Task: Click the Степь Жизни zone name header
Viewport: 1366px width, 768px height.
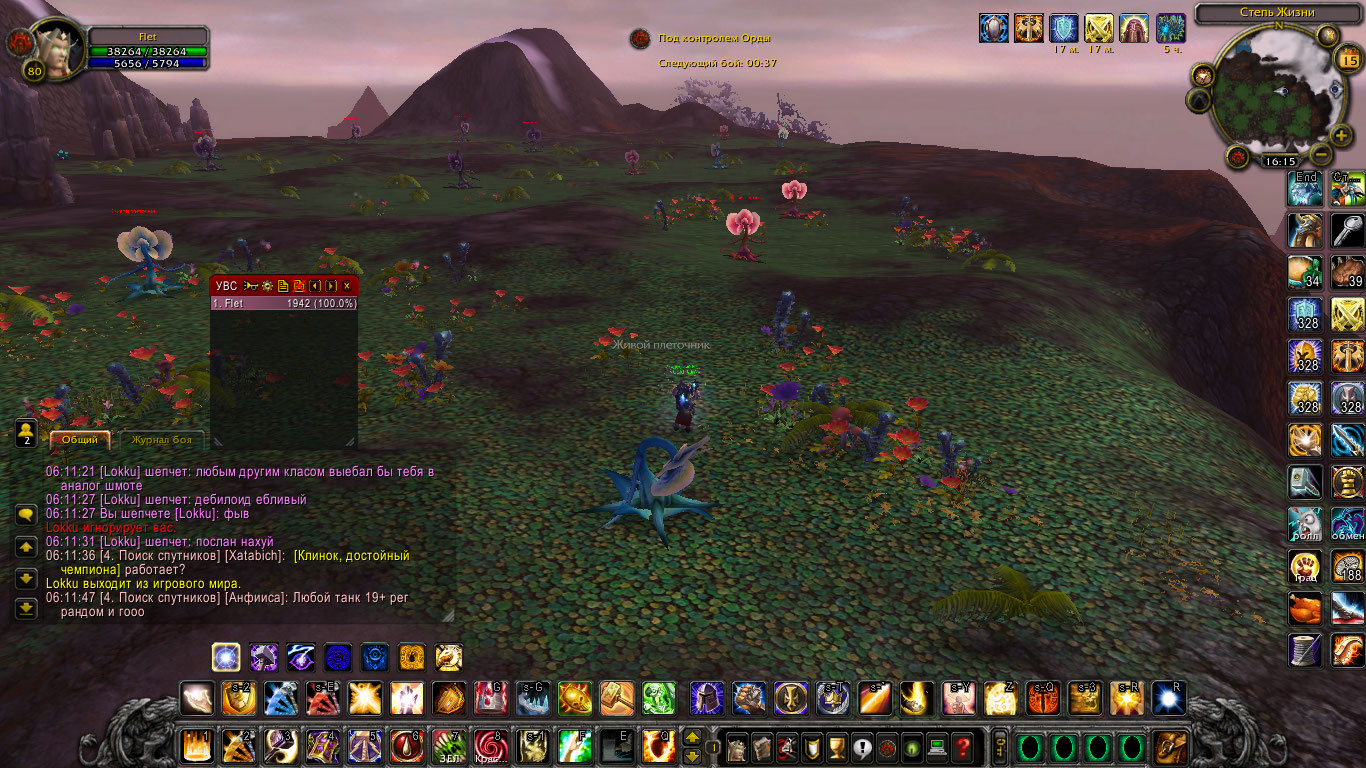Action: (x=1275, y=13)
